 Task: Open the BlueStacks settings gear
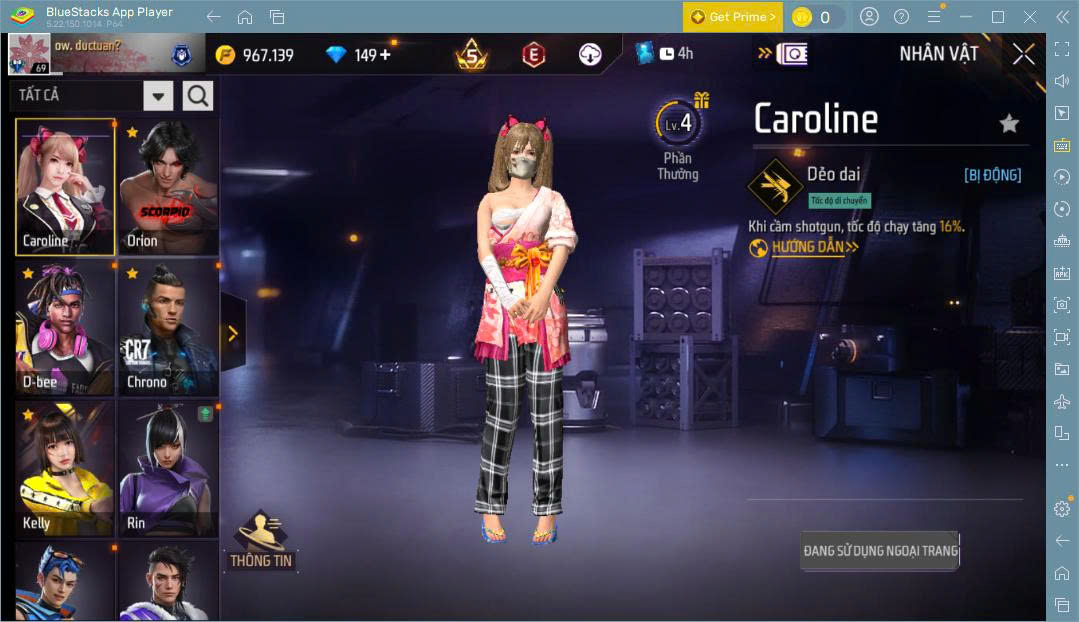[x=1062, y=509]
